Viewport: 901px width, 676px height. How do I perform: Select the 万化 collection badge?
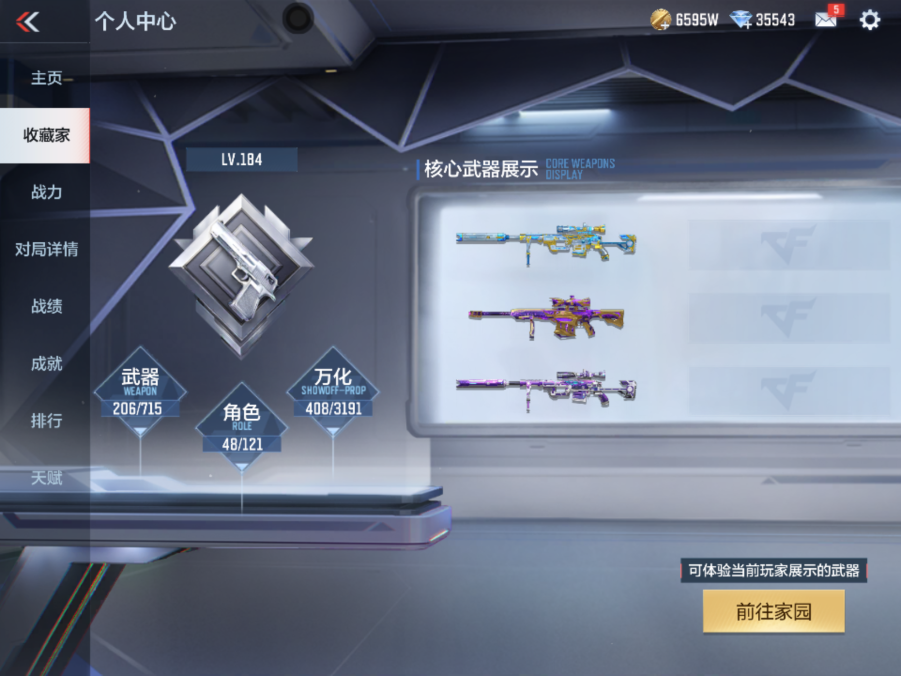[x=333, y=389]
